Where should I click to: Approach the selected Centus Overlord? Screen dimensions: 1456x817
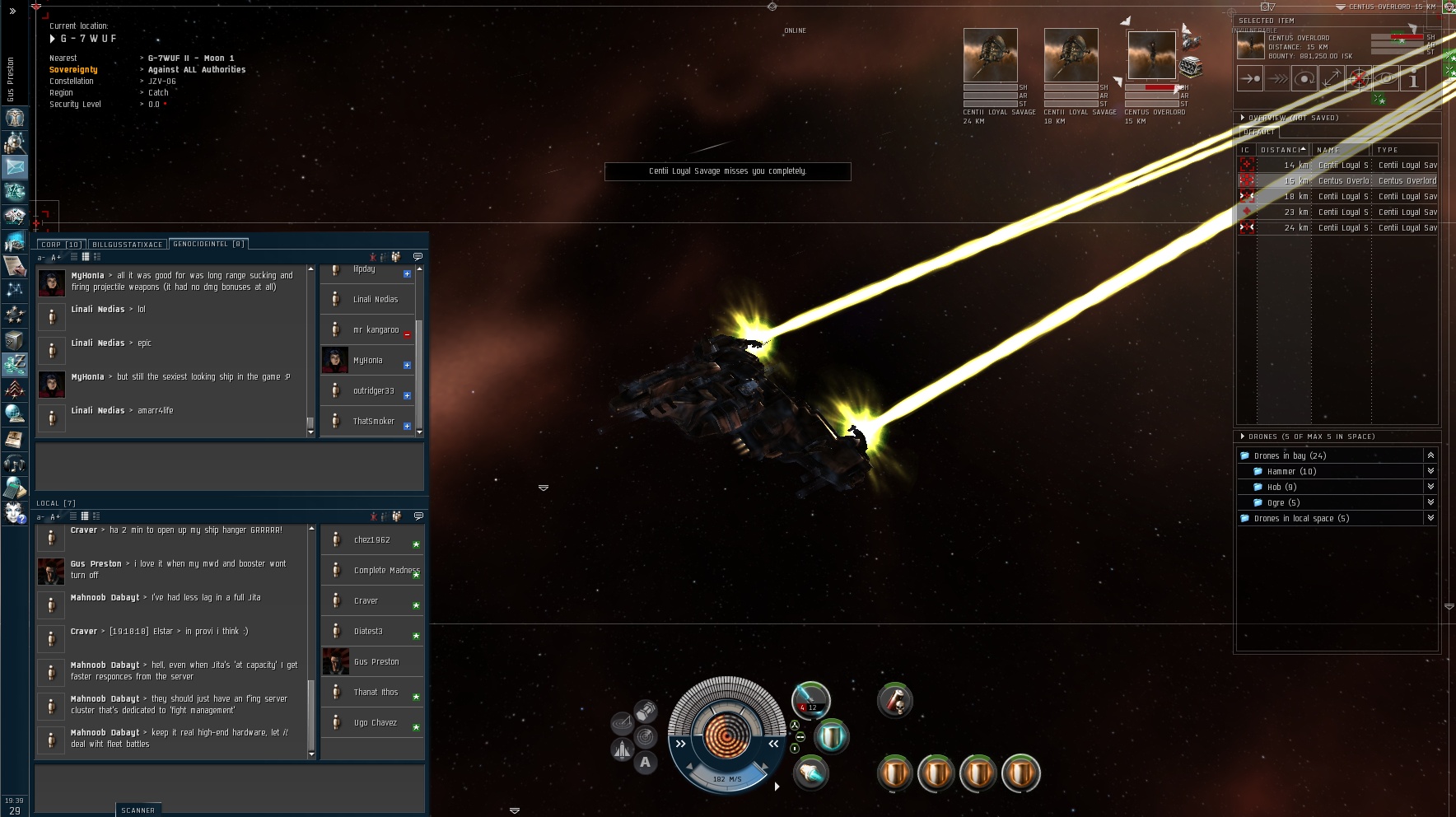coord(1250,79)
